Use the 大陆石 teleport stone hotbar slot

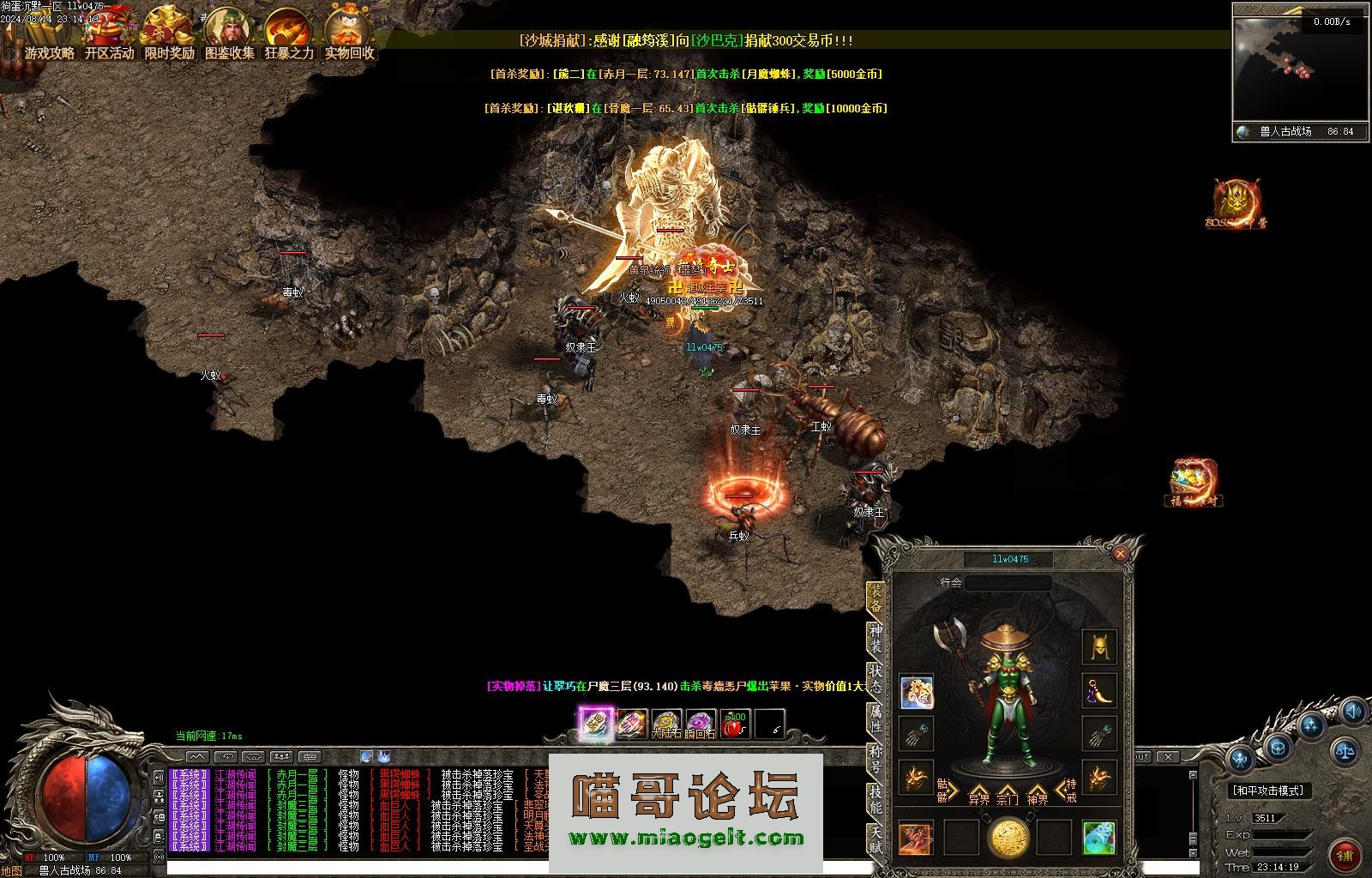(x=665, y=725)
